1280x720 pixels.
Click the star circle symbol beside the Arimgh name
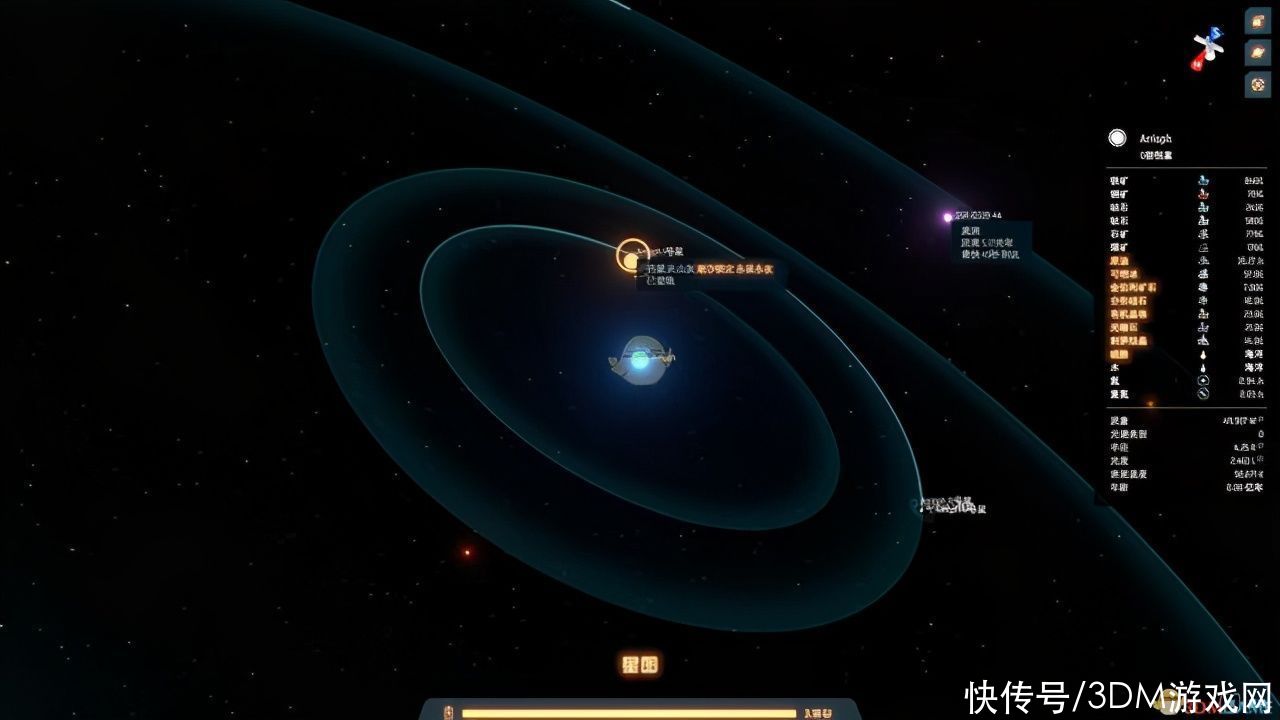pos(1117,139)
